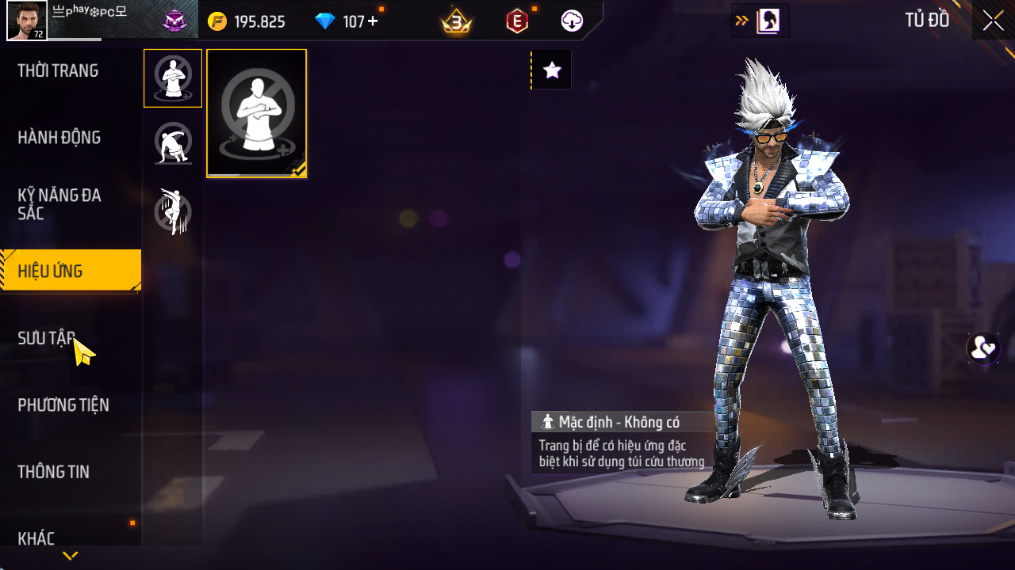Choose the chest-tap pose effect subcategory icon
1015x570 pixels.
pyautogui.click(x=173, y=78)
